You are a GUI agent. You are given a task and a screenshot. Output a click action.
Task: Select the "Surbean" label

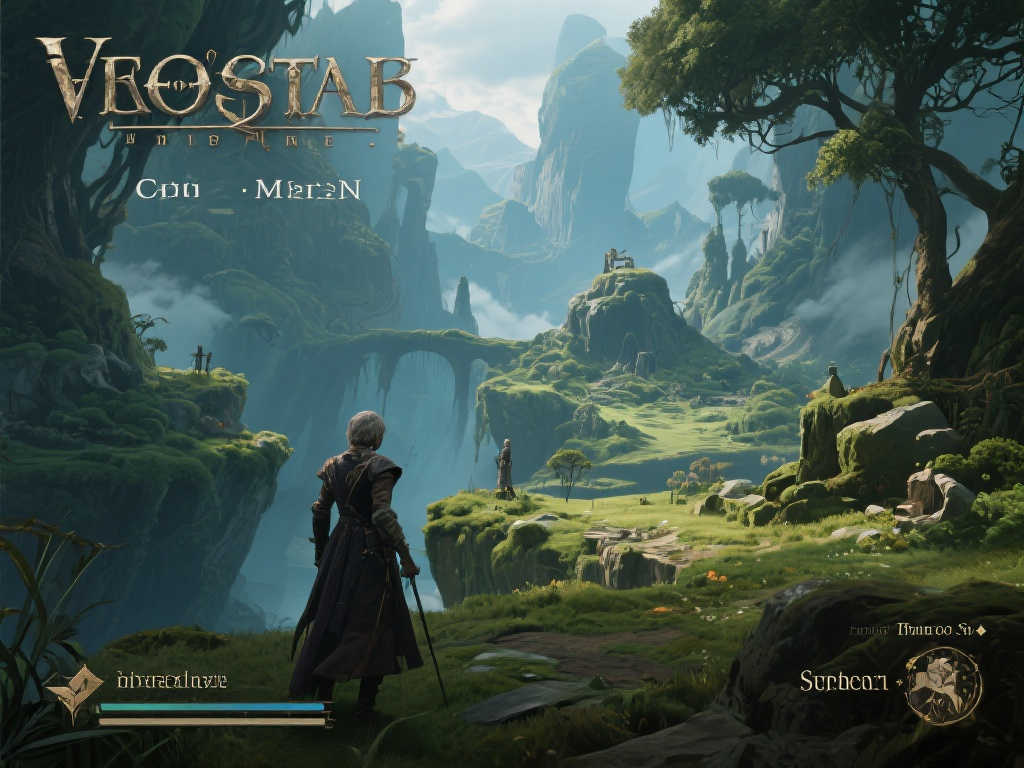point(843,681)
